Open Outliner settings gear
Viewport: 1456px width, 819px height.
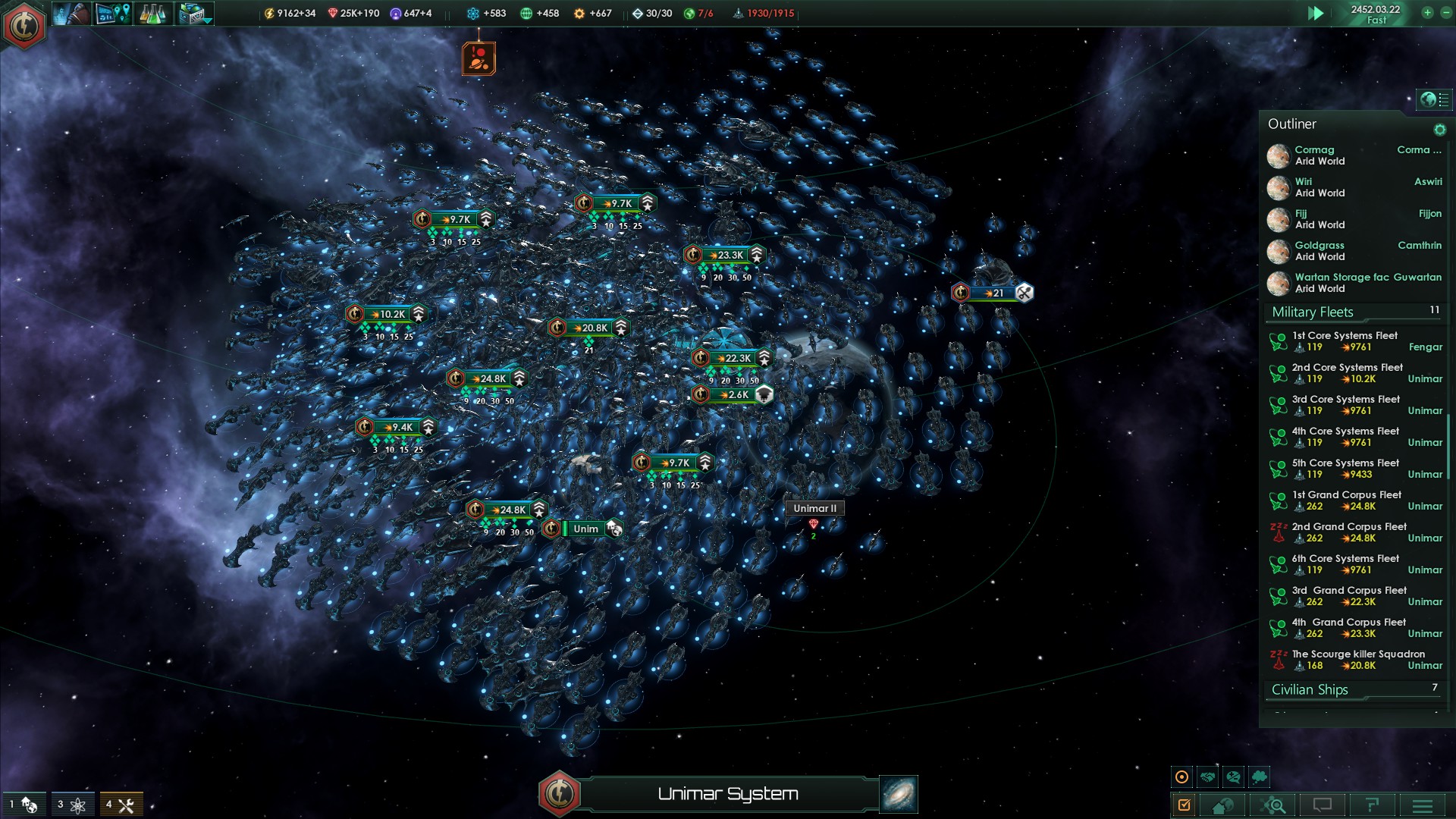point(1439,130)
